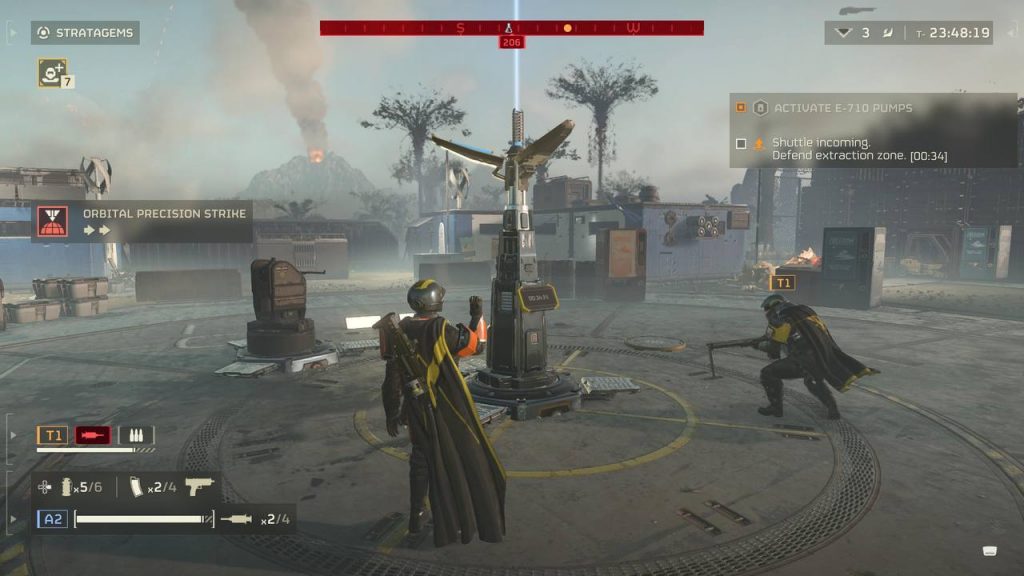Select the Reinforce stratagem icon

click(x=52, y=72)
